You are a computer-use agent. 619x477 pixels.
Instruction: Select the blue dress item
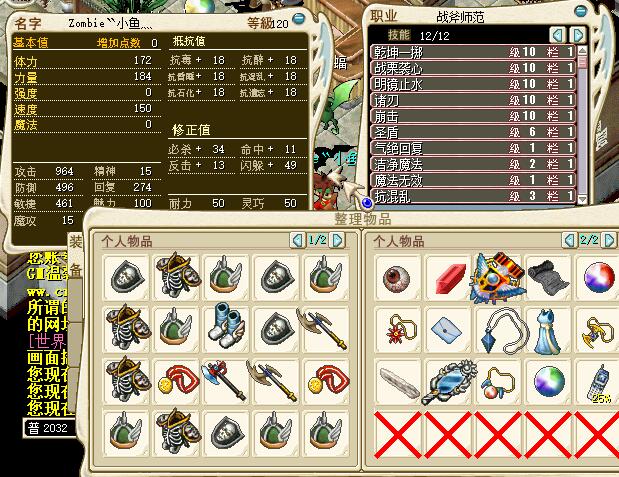click(549, 328)
